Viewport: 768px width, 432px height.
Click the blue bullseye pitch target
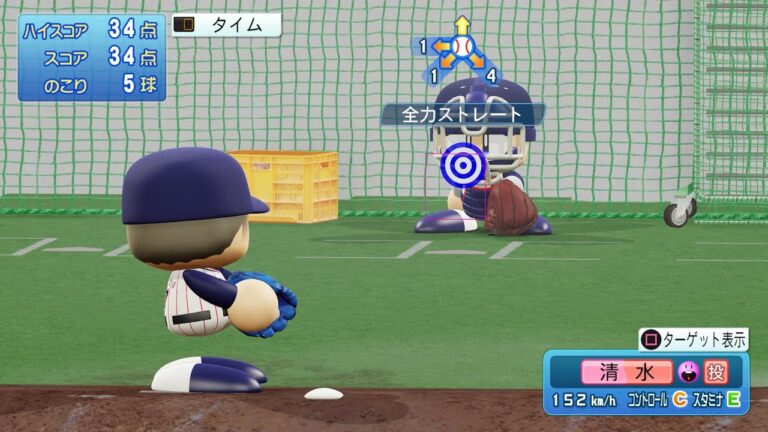(464, 162)
